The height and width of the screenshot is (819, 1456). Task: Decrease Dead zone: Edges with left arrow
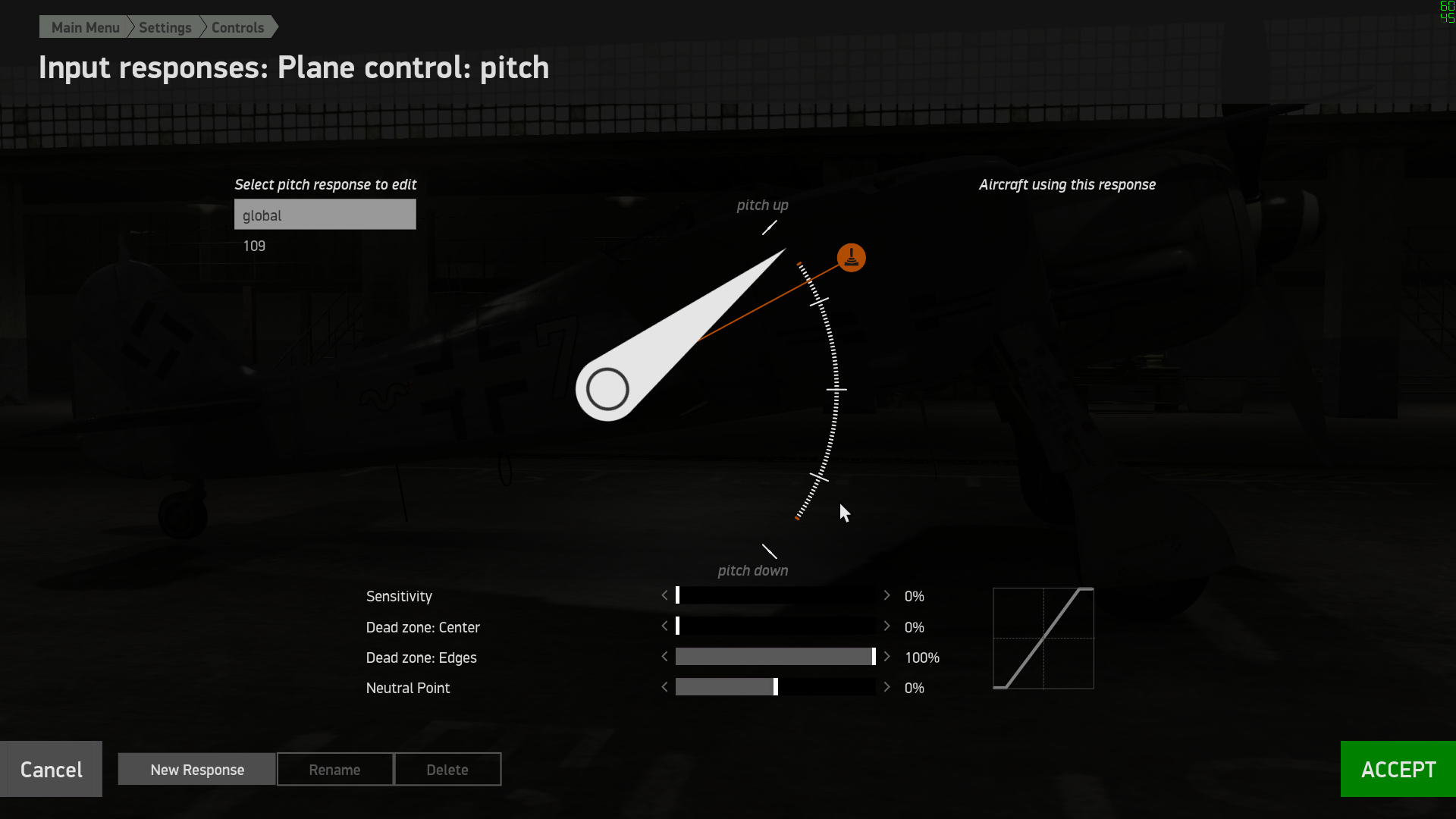[665, 657]
